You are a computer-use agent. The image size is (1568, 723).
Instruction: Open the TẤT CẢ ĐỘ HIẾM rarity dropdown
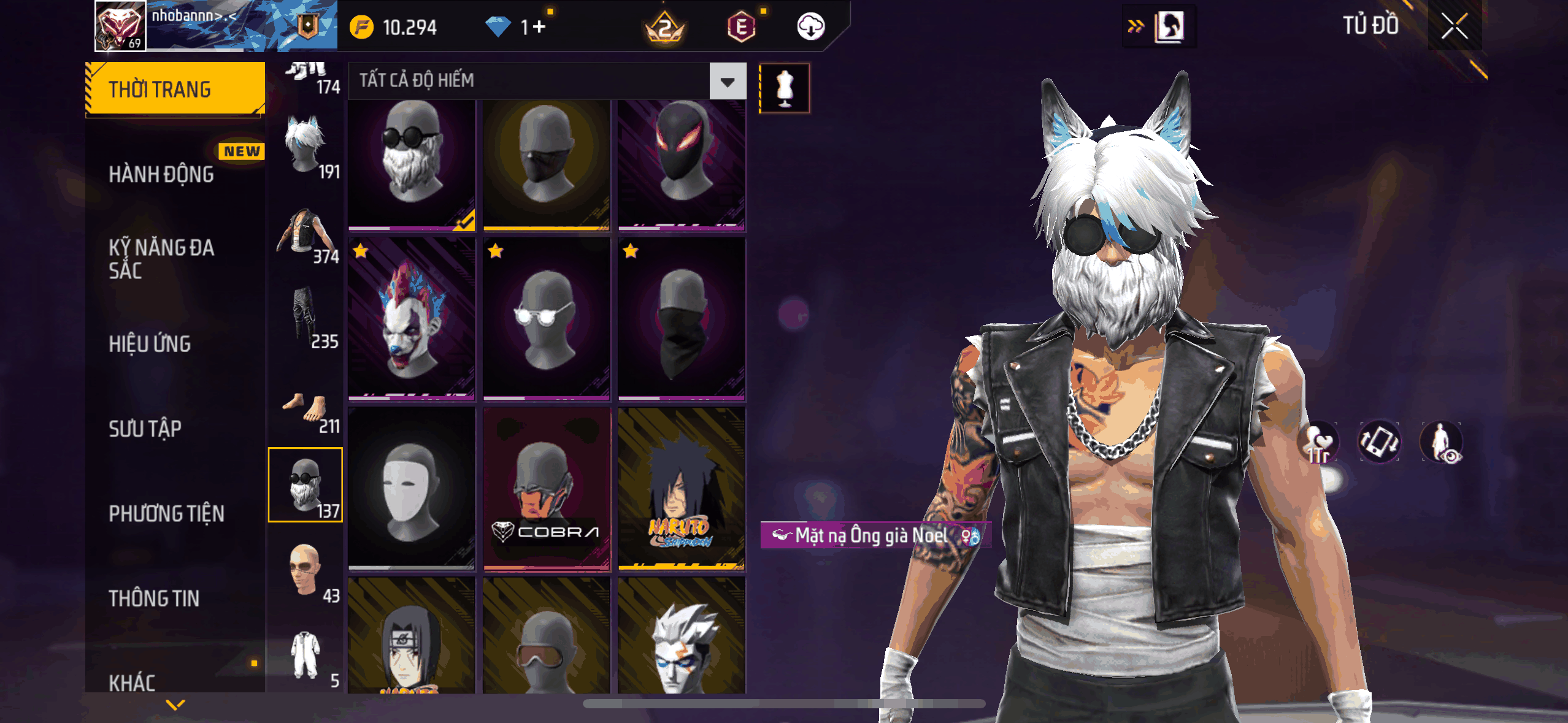[728, 81]
